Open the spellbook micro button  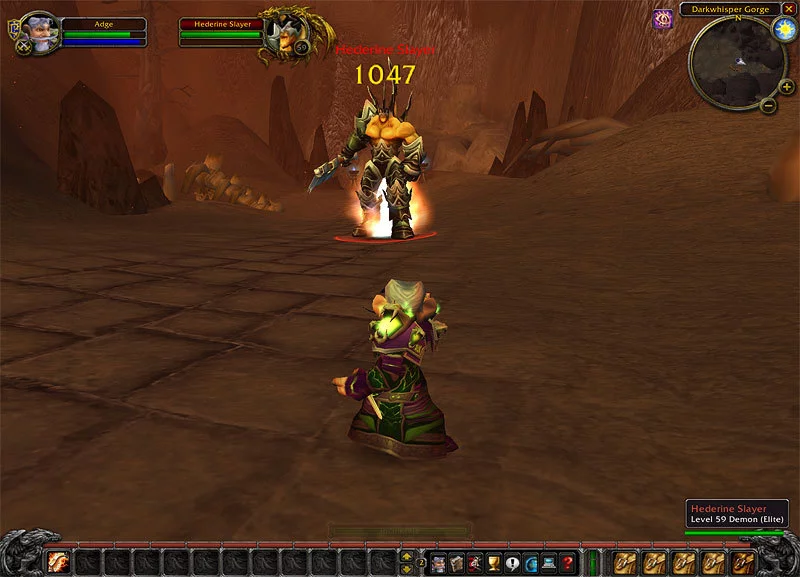[x=456, y=562]
